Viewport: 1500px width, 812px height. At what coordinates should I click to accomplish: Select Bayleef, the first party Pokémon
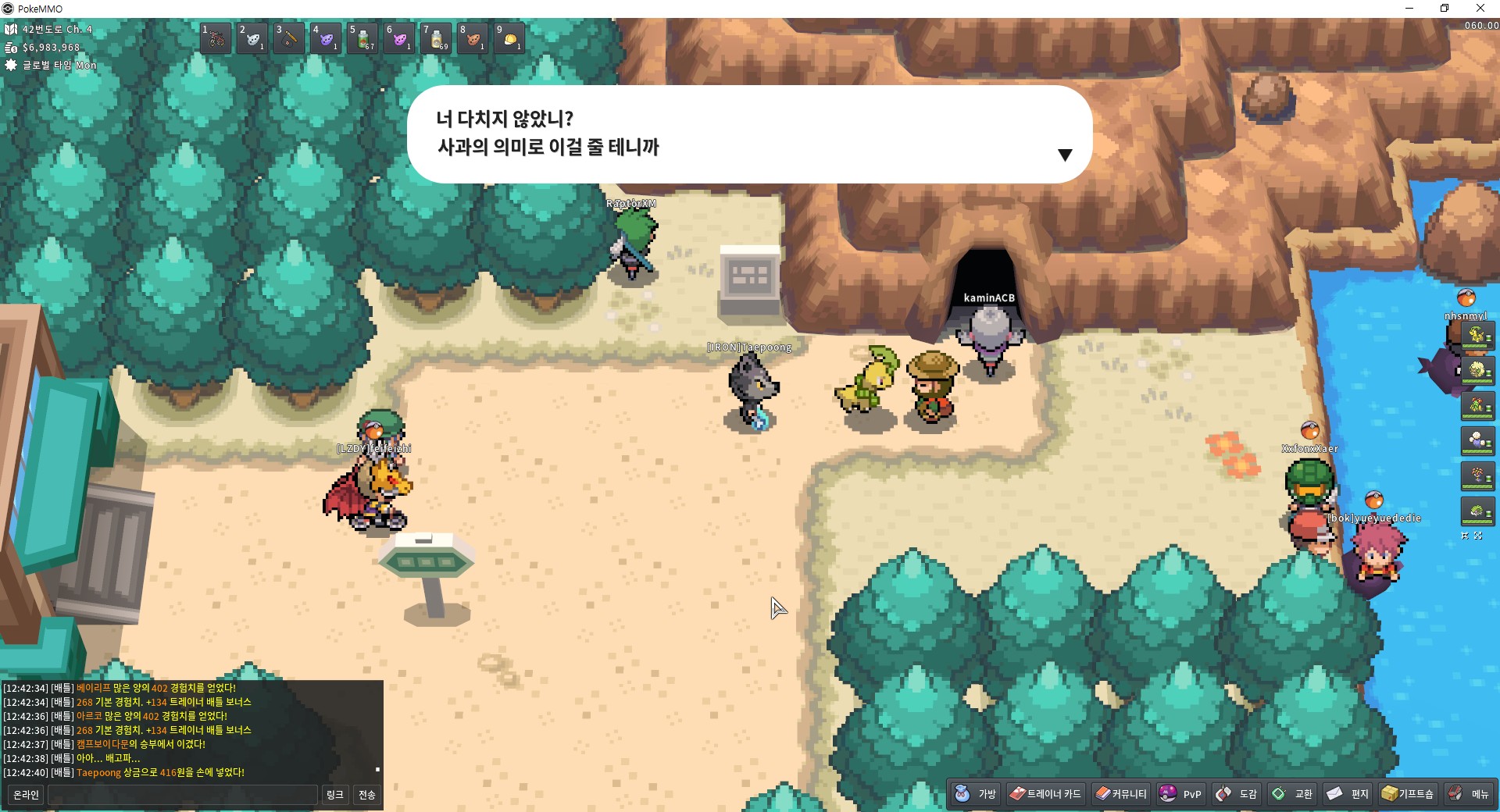click(x=1477, y=336)
